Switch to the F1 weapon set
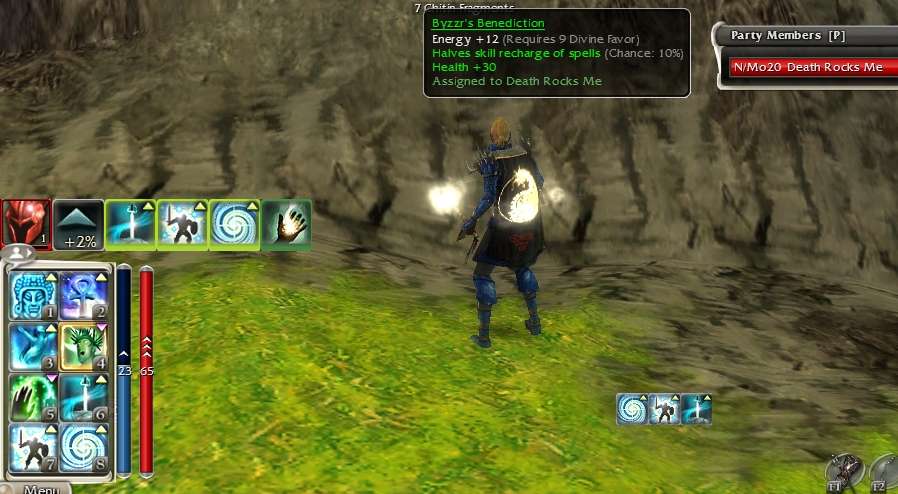Screen dimensions: 898x494 (844, 474)
